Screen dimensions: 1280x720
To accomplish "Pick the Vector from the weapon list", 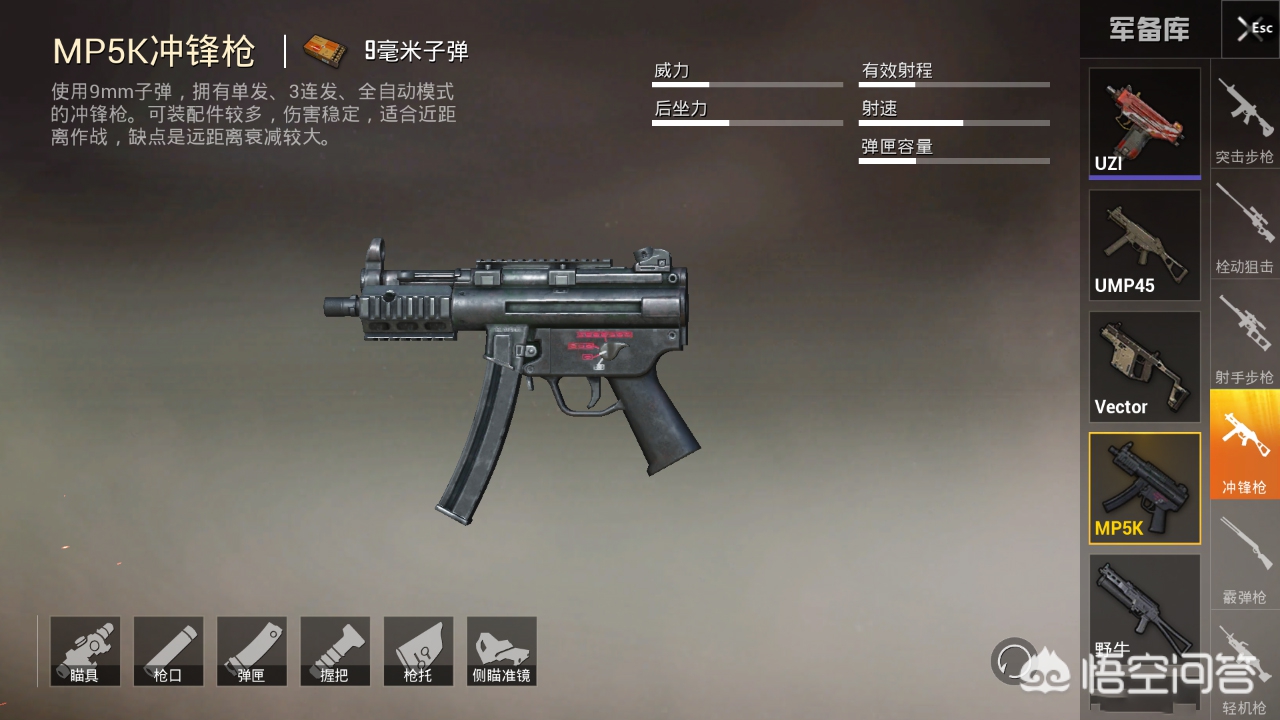I will click(1144, 367).
